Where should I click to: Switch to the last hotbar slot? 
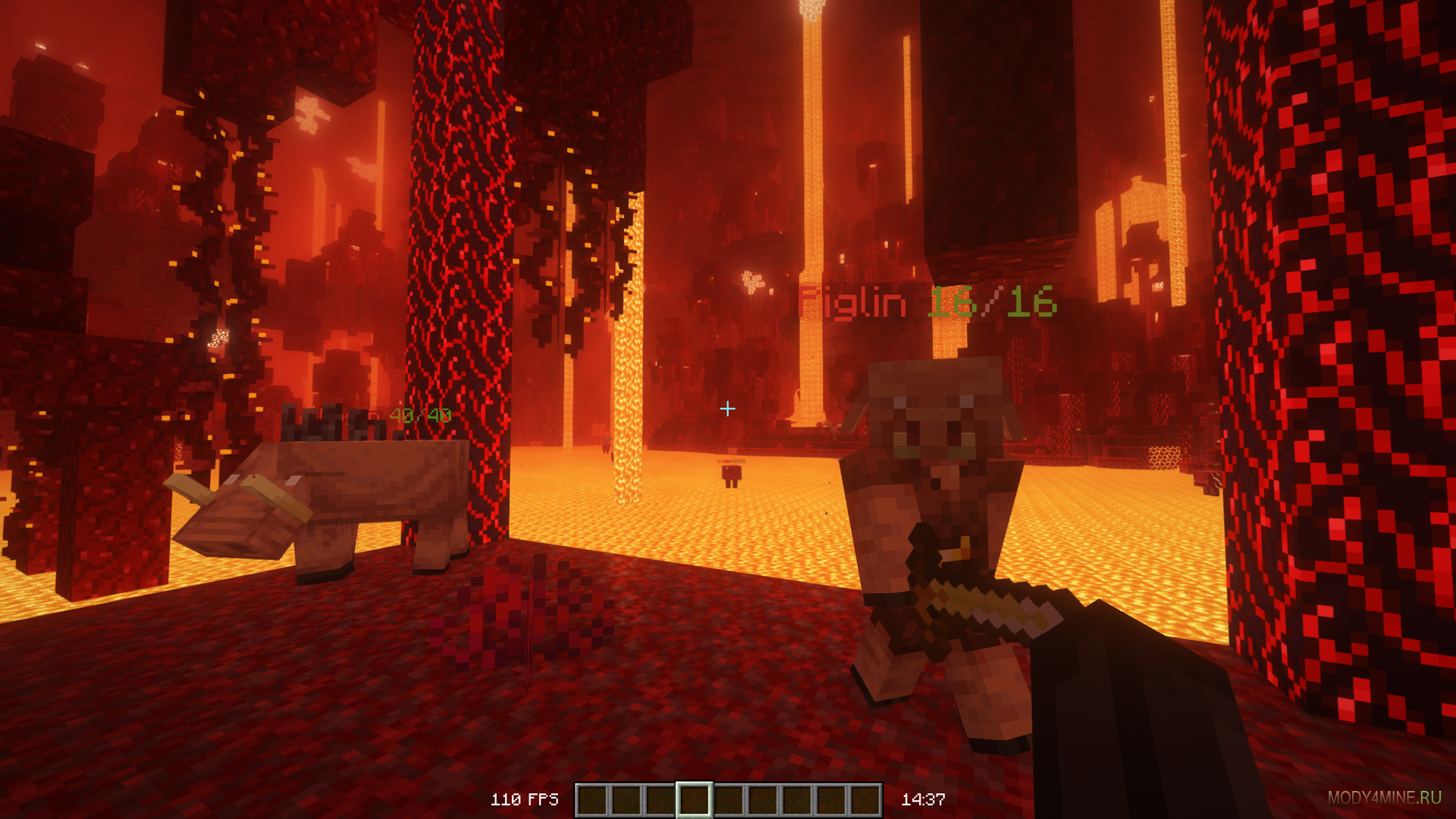[x=864, y=800]
